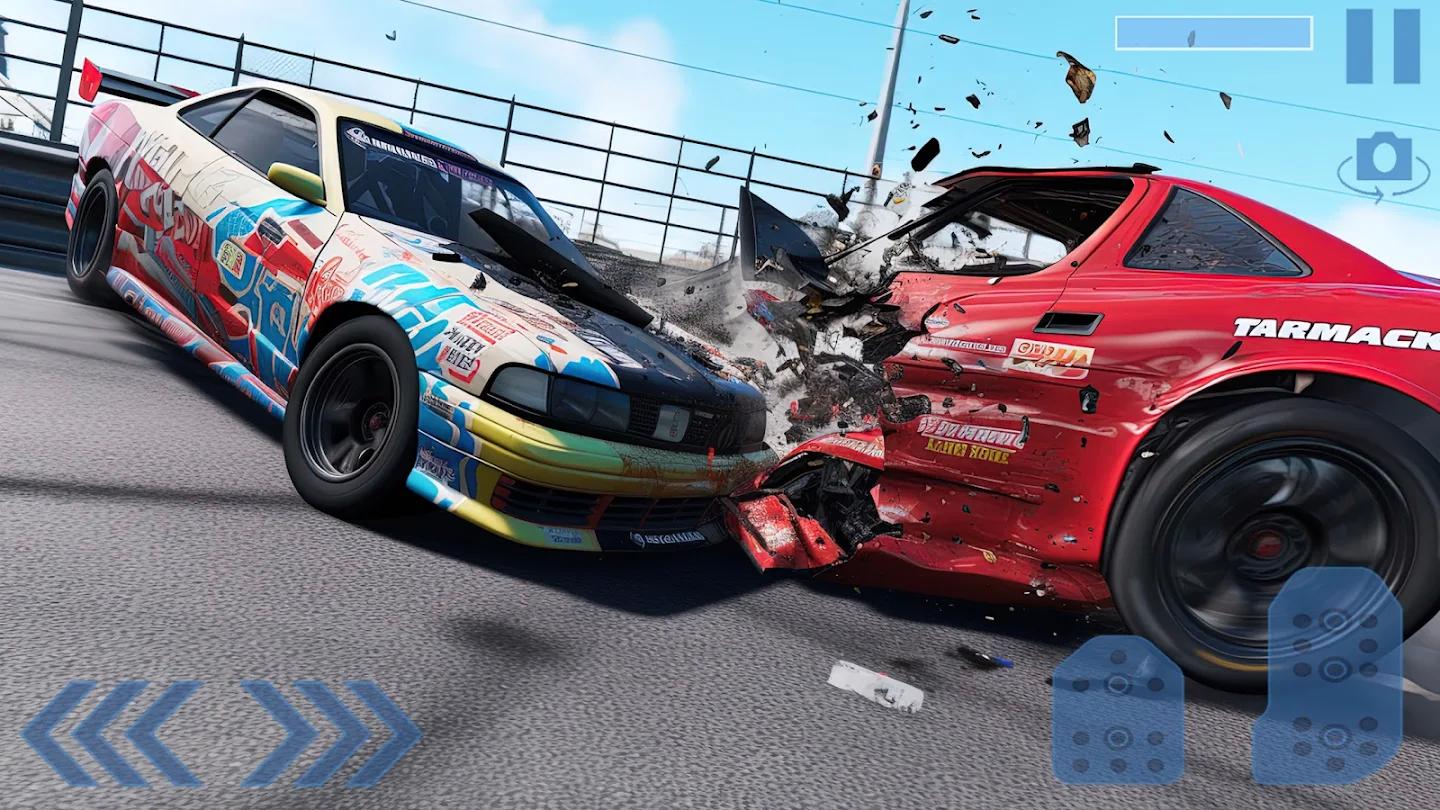
Task: Pause the game
Action: coord(1382,46)
